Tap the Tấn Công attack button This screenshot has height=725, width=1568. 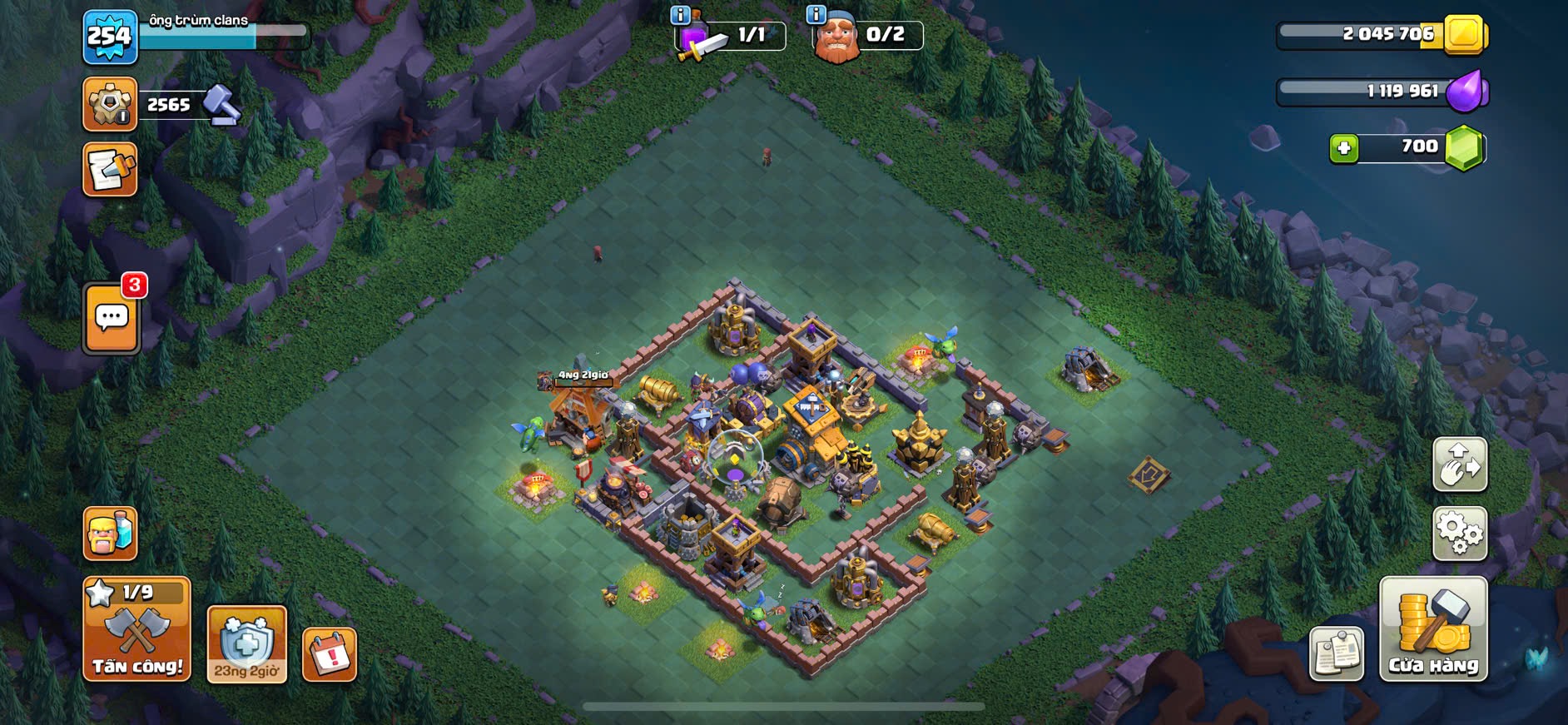coord(136,629)
